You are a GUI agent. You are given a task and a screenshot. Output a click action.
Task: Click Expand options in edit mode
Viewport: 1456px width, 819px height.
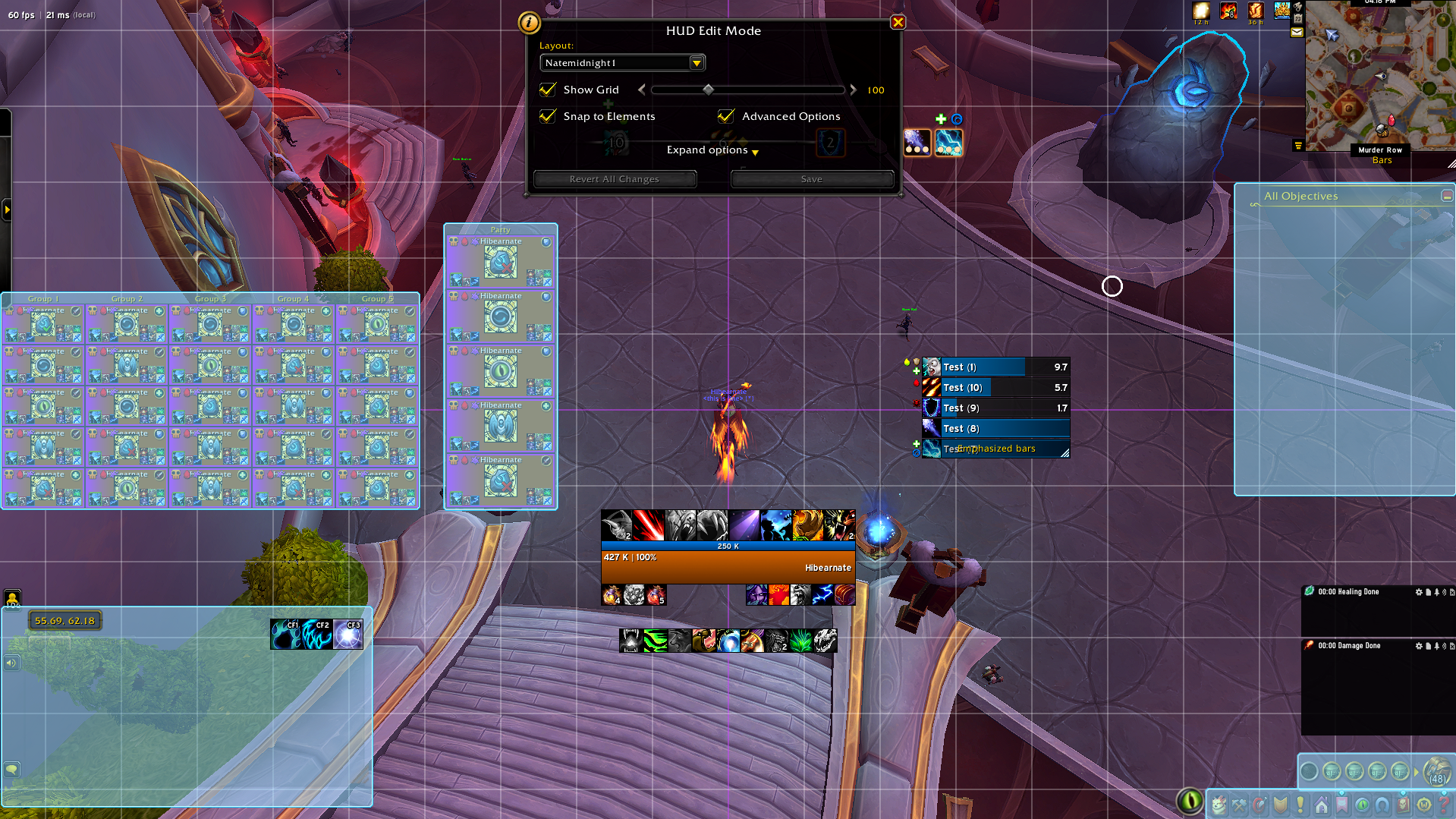[x=712, y=150]
